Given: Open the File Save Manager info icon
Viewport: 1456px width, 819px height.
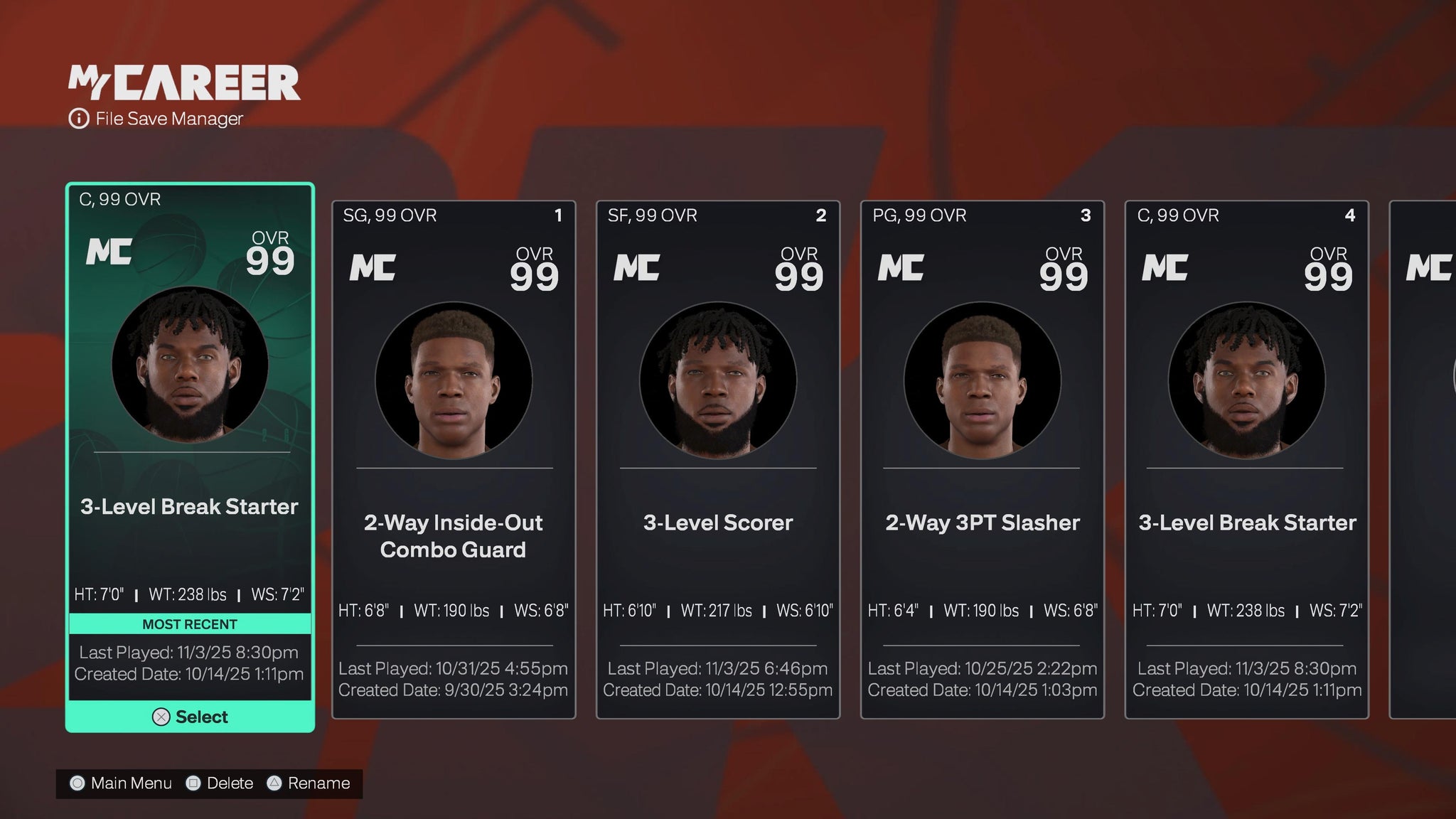Looking at the screenshot, I should pyautogui.click(x=78, y=119).
